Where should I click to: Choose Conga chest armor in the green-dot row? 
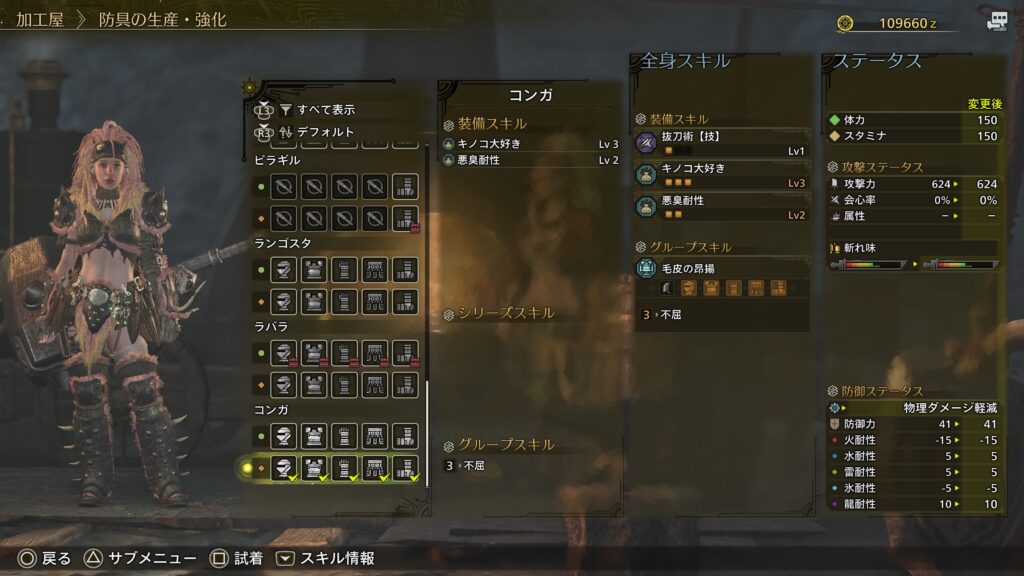pos(314,436)
